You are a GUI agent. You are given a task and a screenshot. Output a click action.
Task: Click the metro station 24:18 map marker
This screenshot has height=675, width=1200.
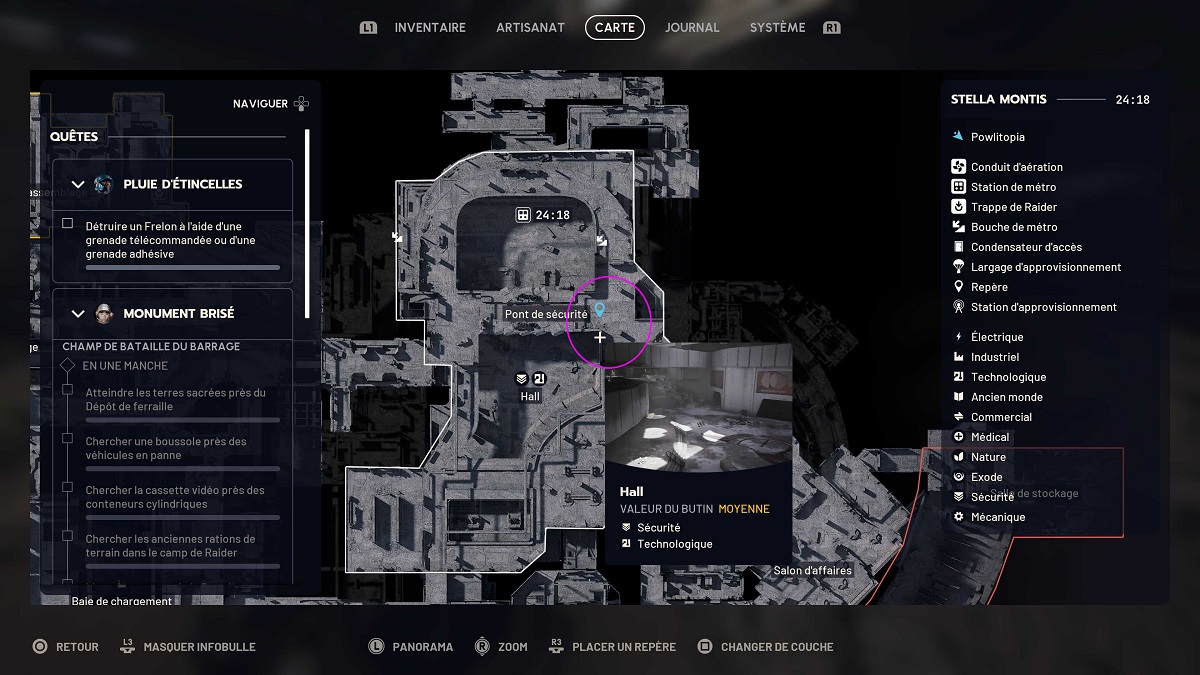coord(523,215)
